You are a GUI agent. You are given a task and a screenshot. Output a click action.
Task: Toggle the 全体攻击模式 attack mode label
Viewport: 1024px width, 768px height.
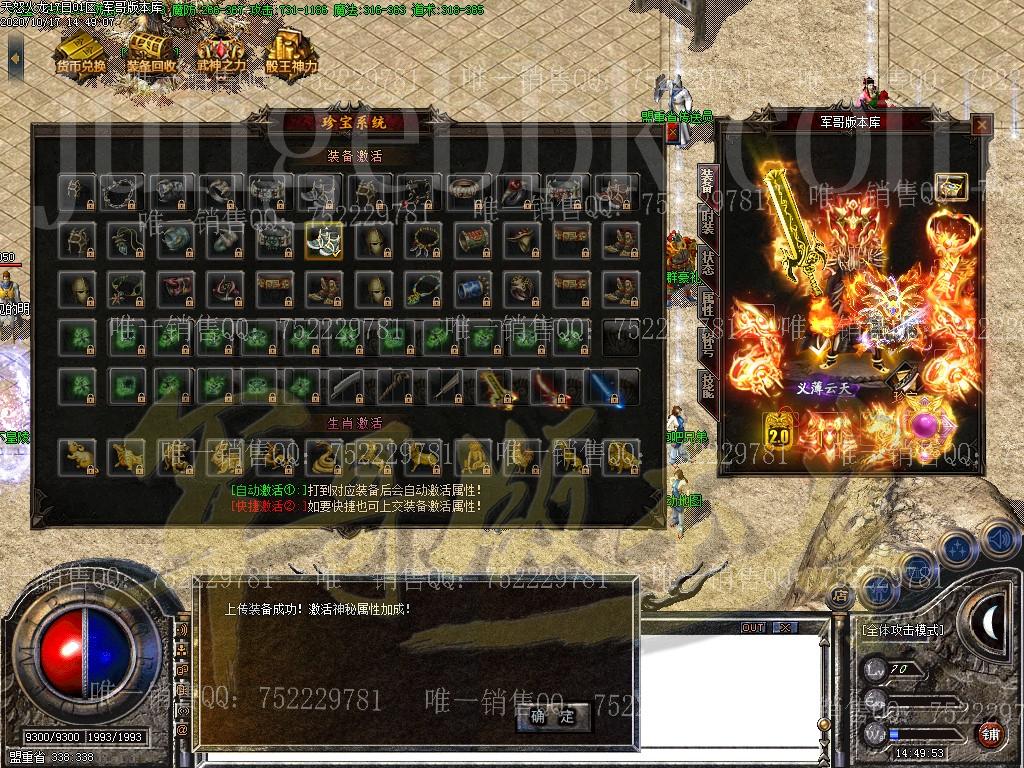[x=902, y=631]
